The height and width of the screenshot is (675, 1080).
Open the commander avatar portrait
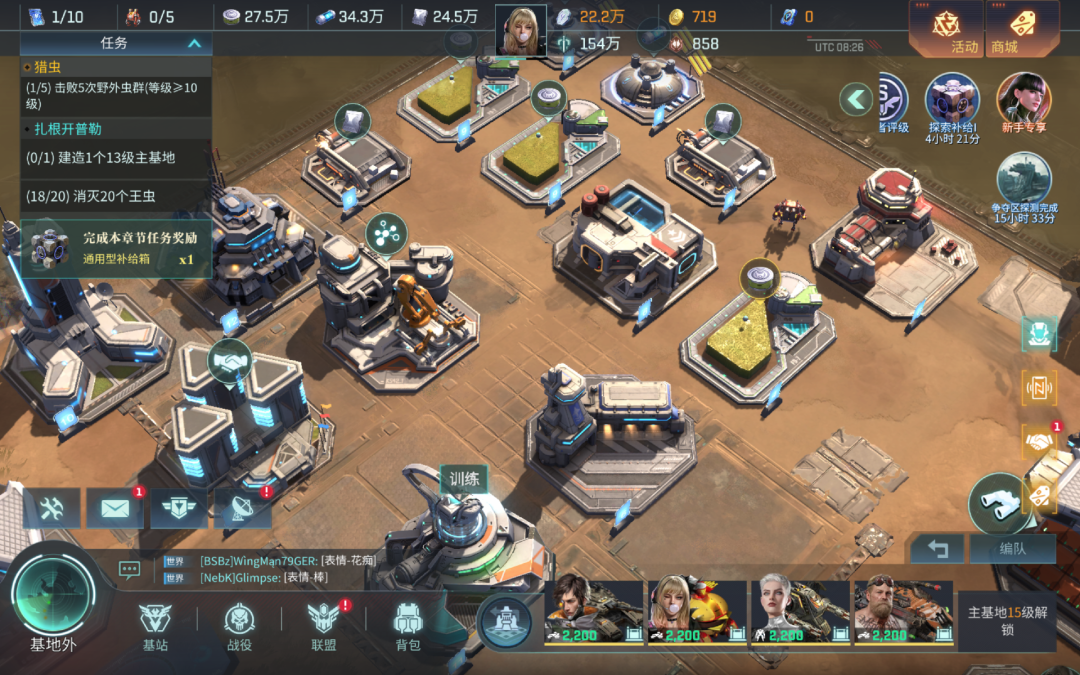pyautogui.click(x=521, y=30)
